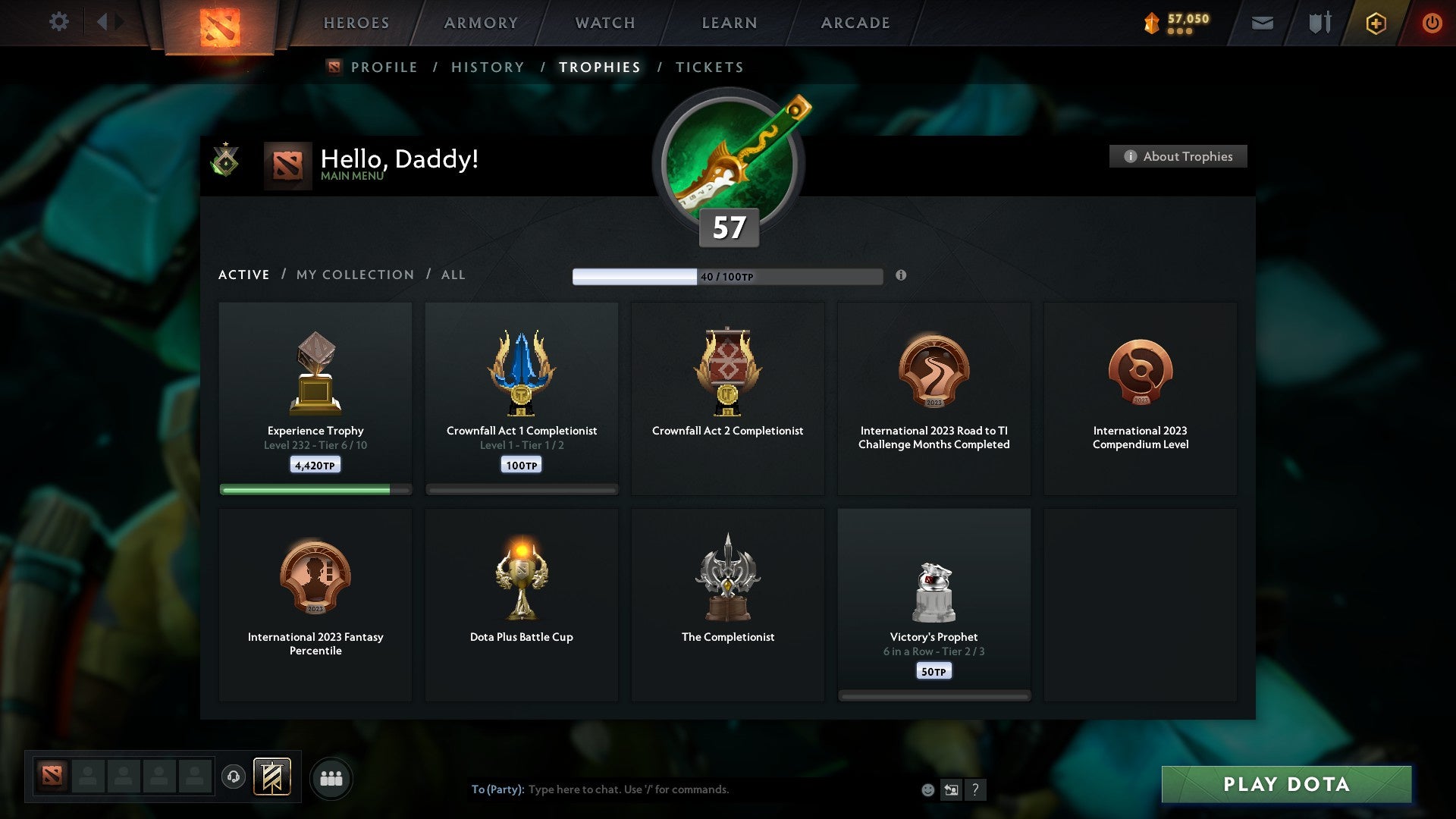
Task: Click the info circle beside the TP progress bar
Action: [x=901, y=277]
